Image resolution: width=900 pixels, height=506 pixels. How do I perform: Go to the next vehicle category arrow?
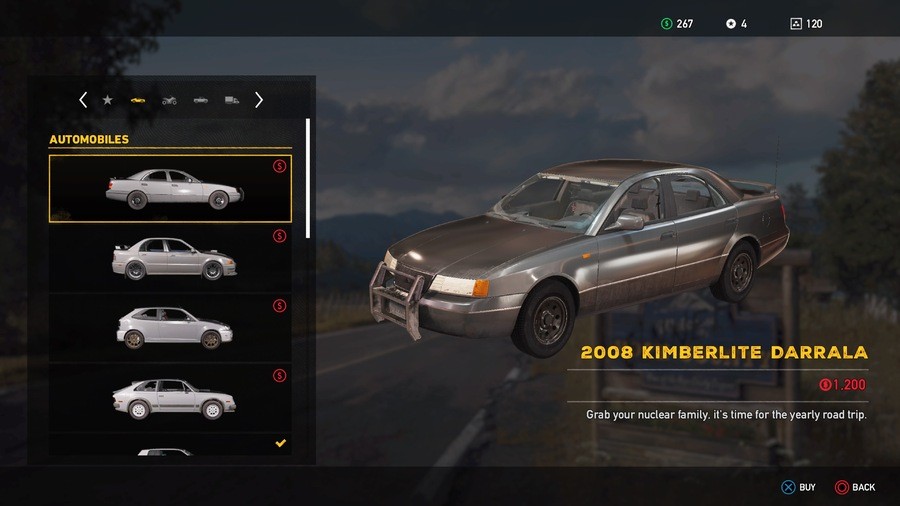(259, 100)
